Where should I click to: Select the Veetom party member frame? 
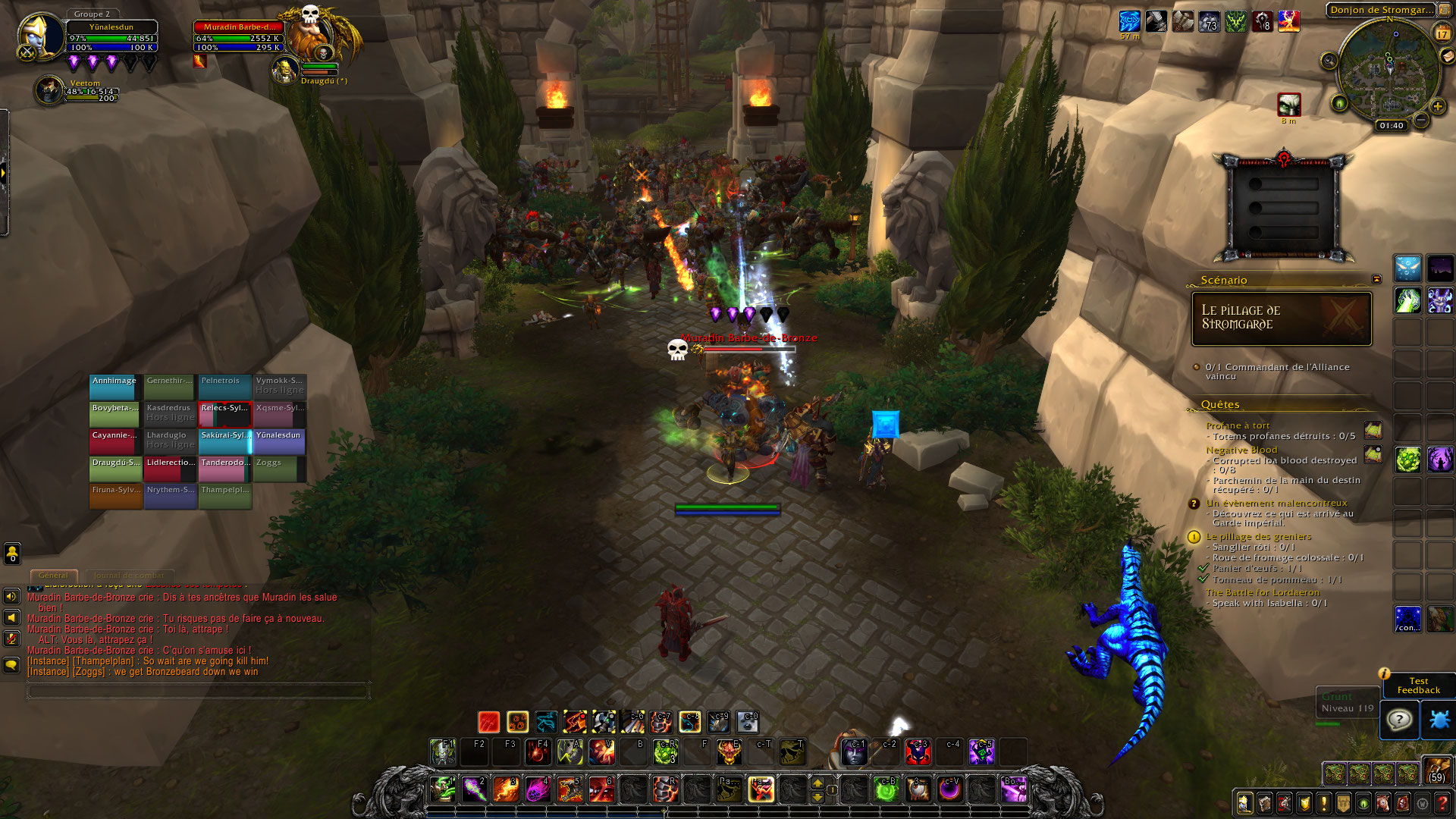(50, 90)
